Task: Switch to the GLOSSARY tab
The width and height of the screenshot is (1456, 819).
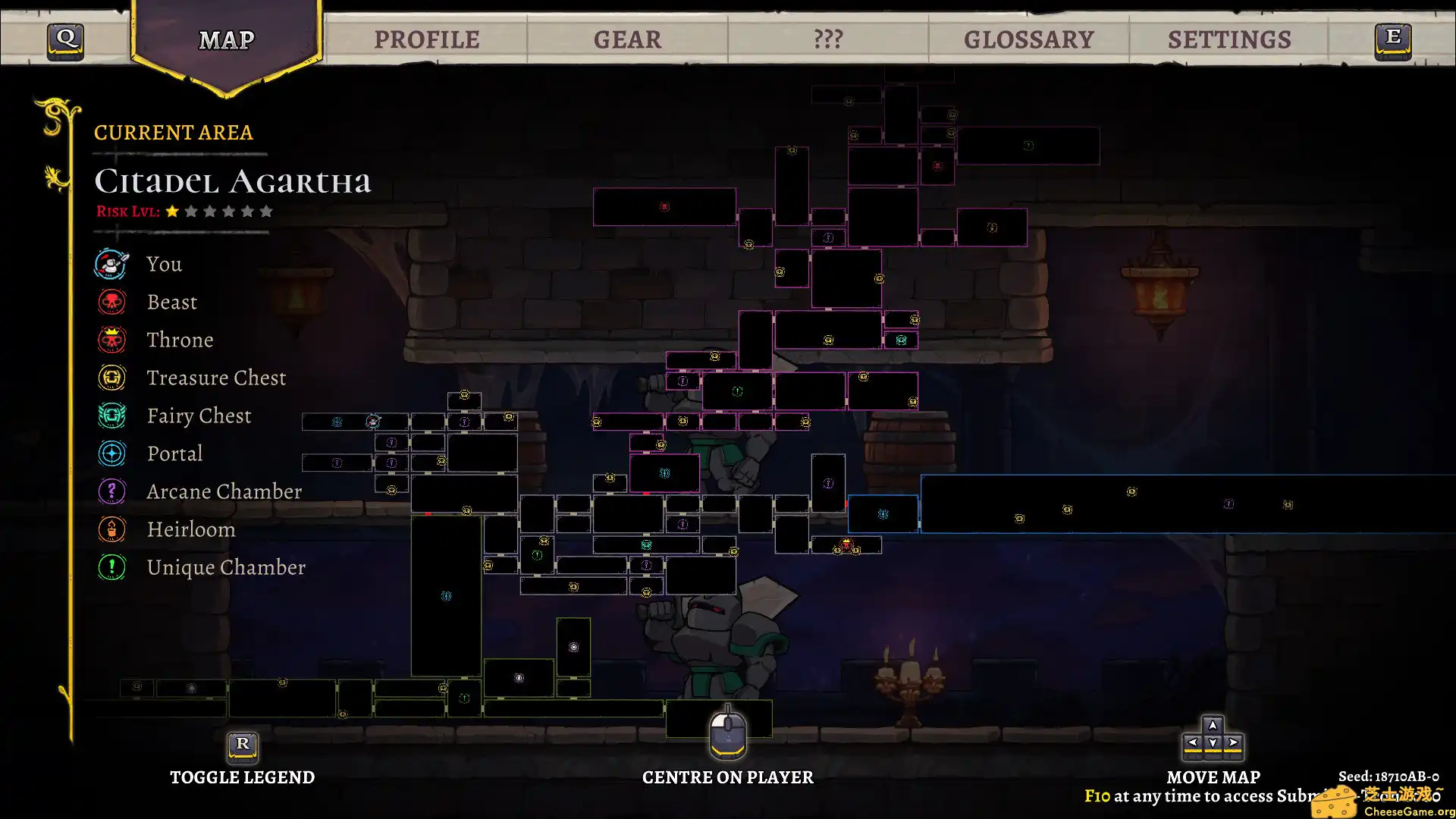Action: 1029,39
